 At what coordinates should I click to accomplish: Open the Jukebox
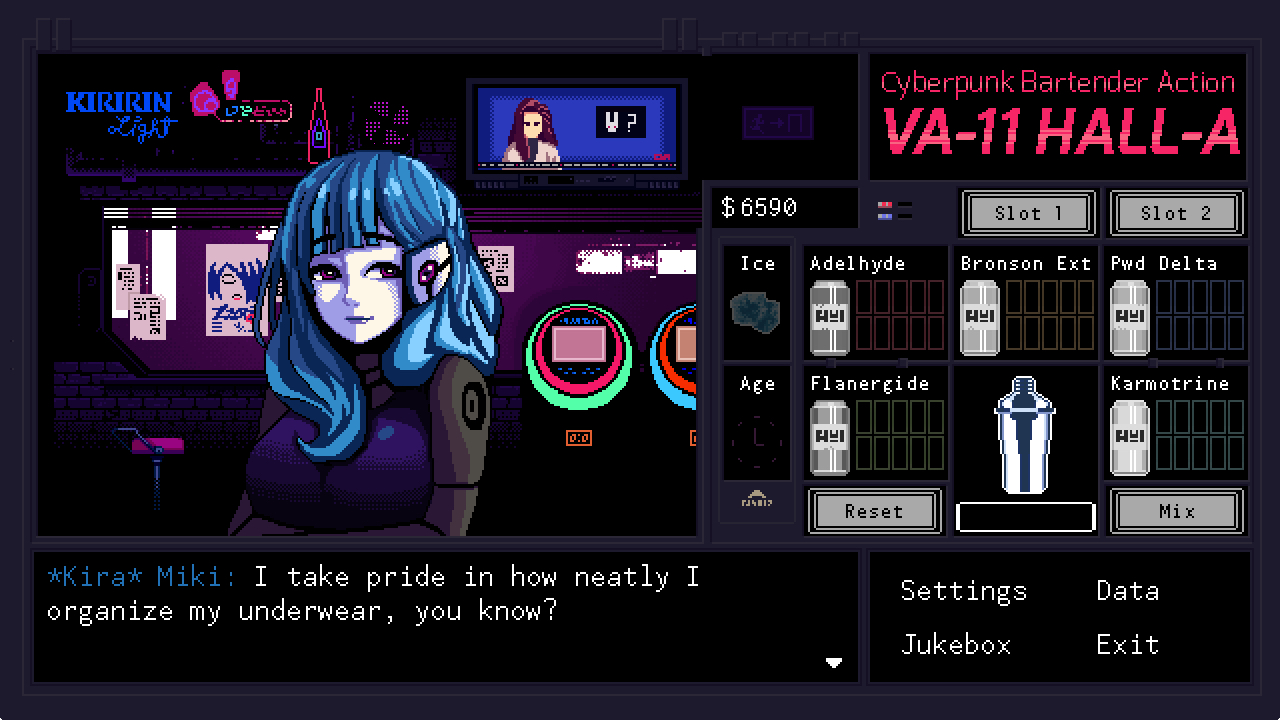click(956, 645)
